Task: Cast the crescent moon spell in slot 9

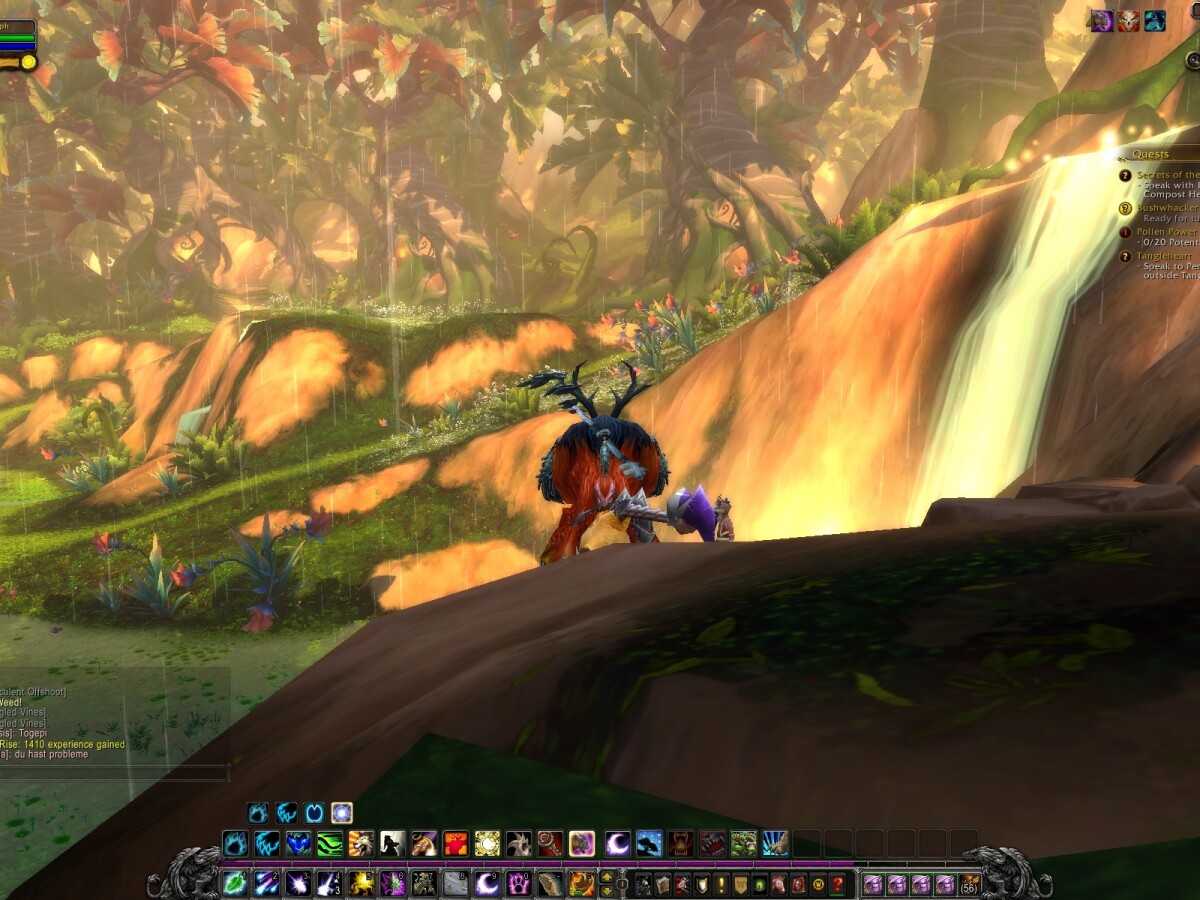Action: pos(486,884)
